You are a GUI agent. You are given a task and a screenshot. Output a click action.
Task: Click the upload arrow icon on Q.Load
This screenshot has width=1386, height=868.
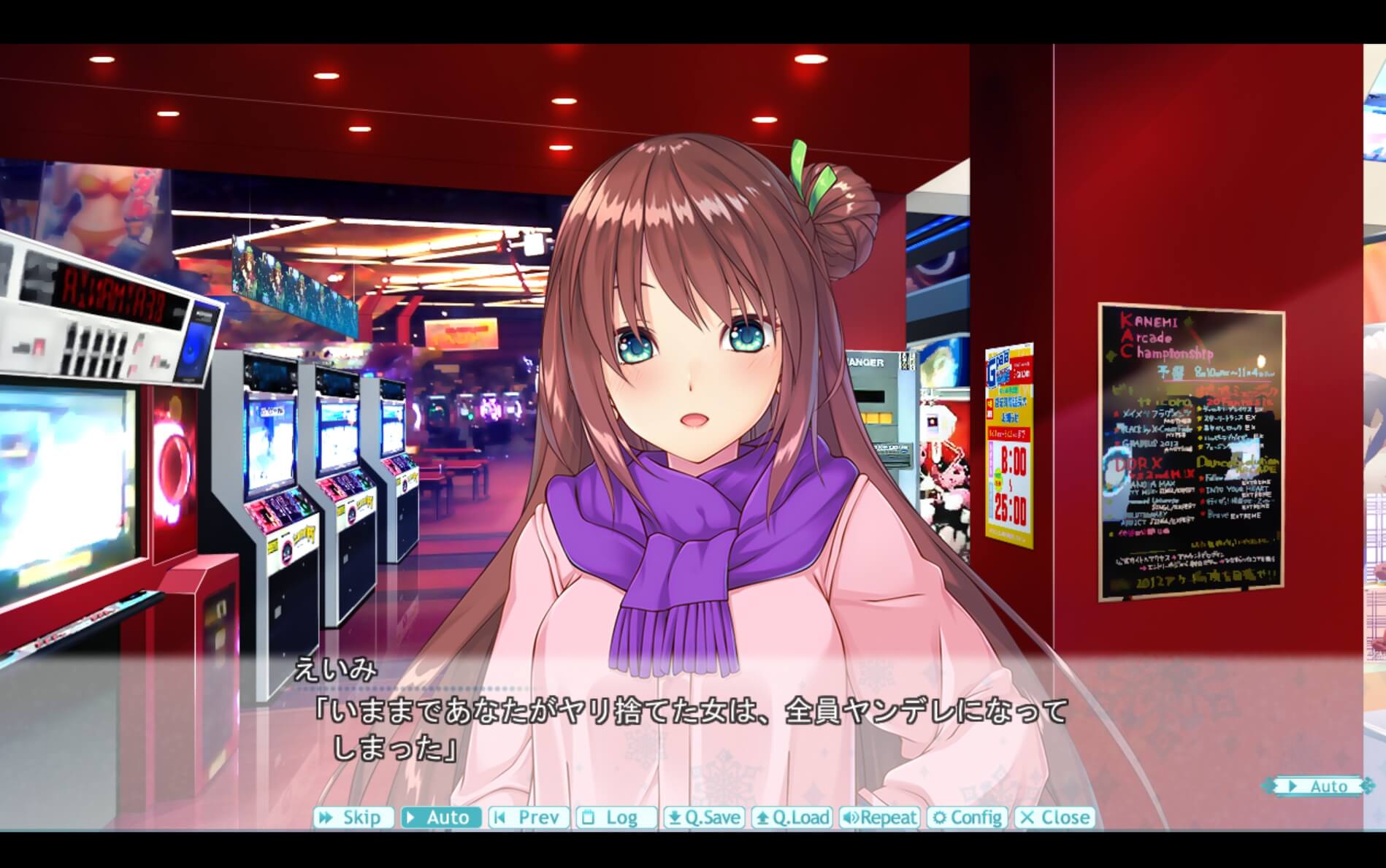763,818
